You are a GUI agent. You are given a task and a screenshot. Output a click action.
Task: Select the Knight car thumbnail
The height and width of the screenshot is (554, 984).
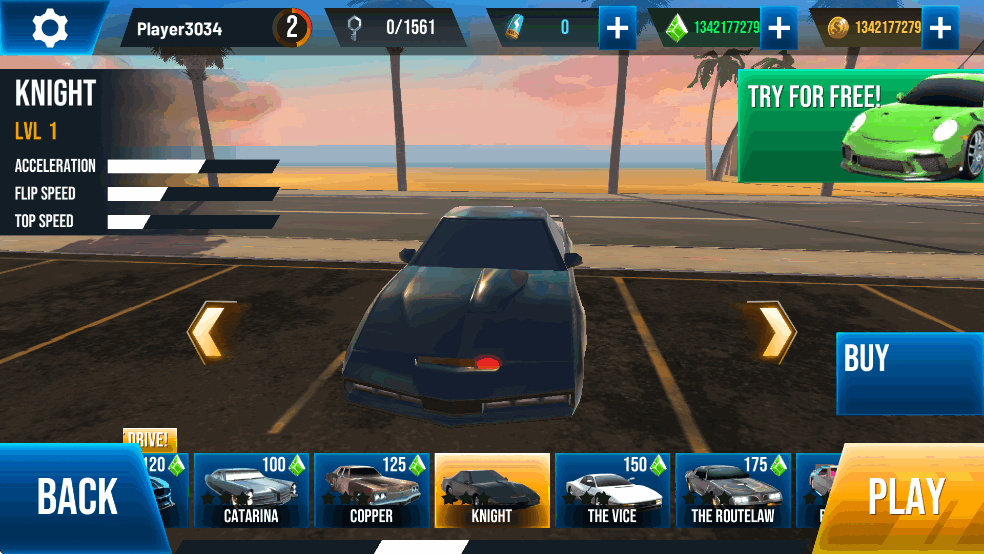tap(492, 490)
